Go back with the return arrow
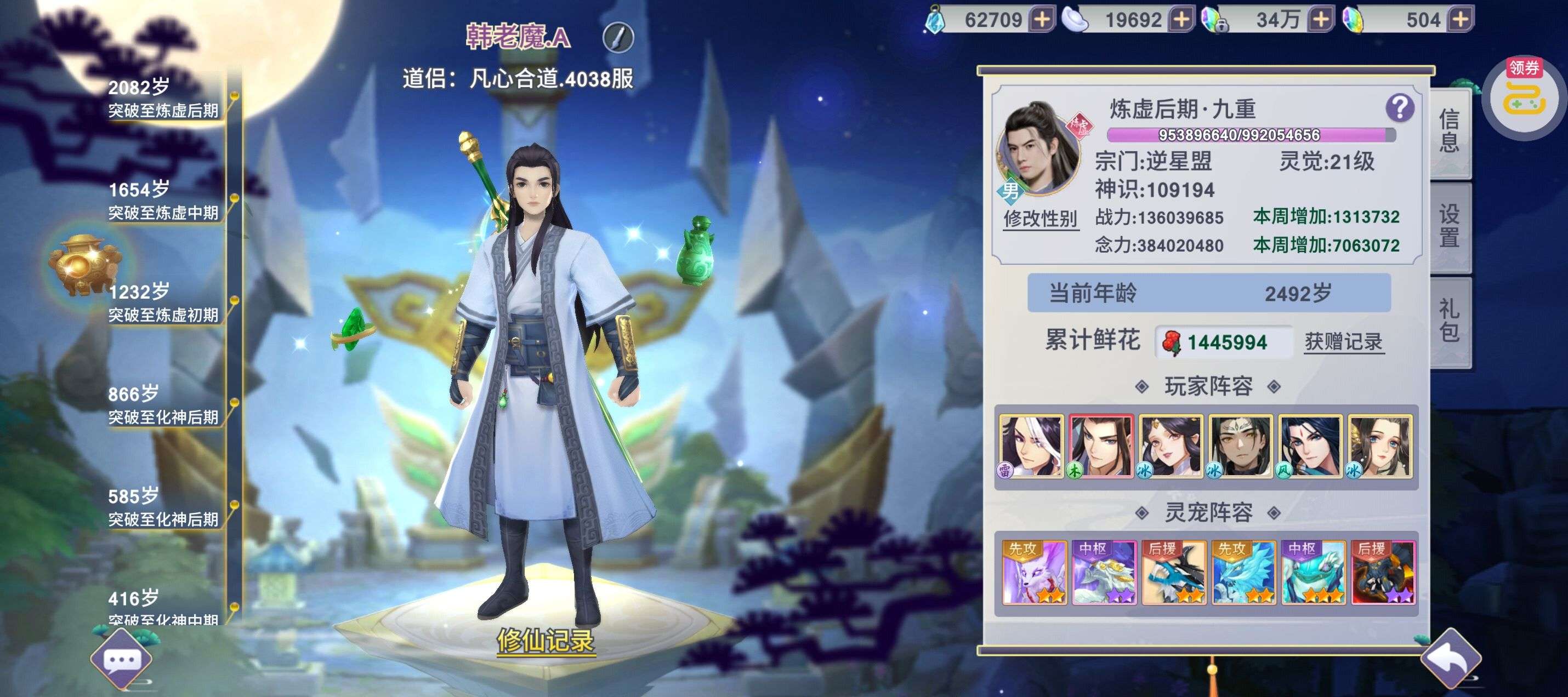 pyautogui.click(x=1451, y=659)
